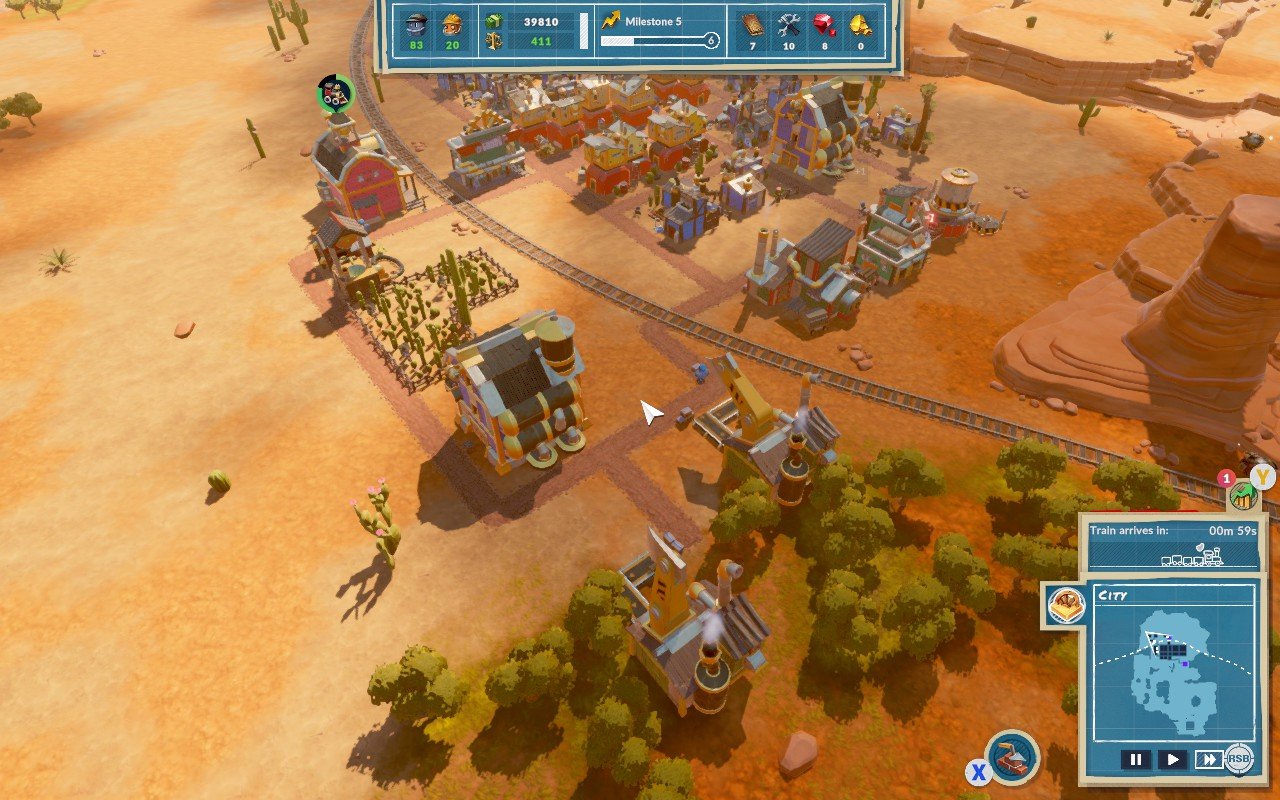Screen dimensions: 1280x800
Task: Pause the game speed
Action: 1136,759
